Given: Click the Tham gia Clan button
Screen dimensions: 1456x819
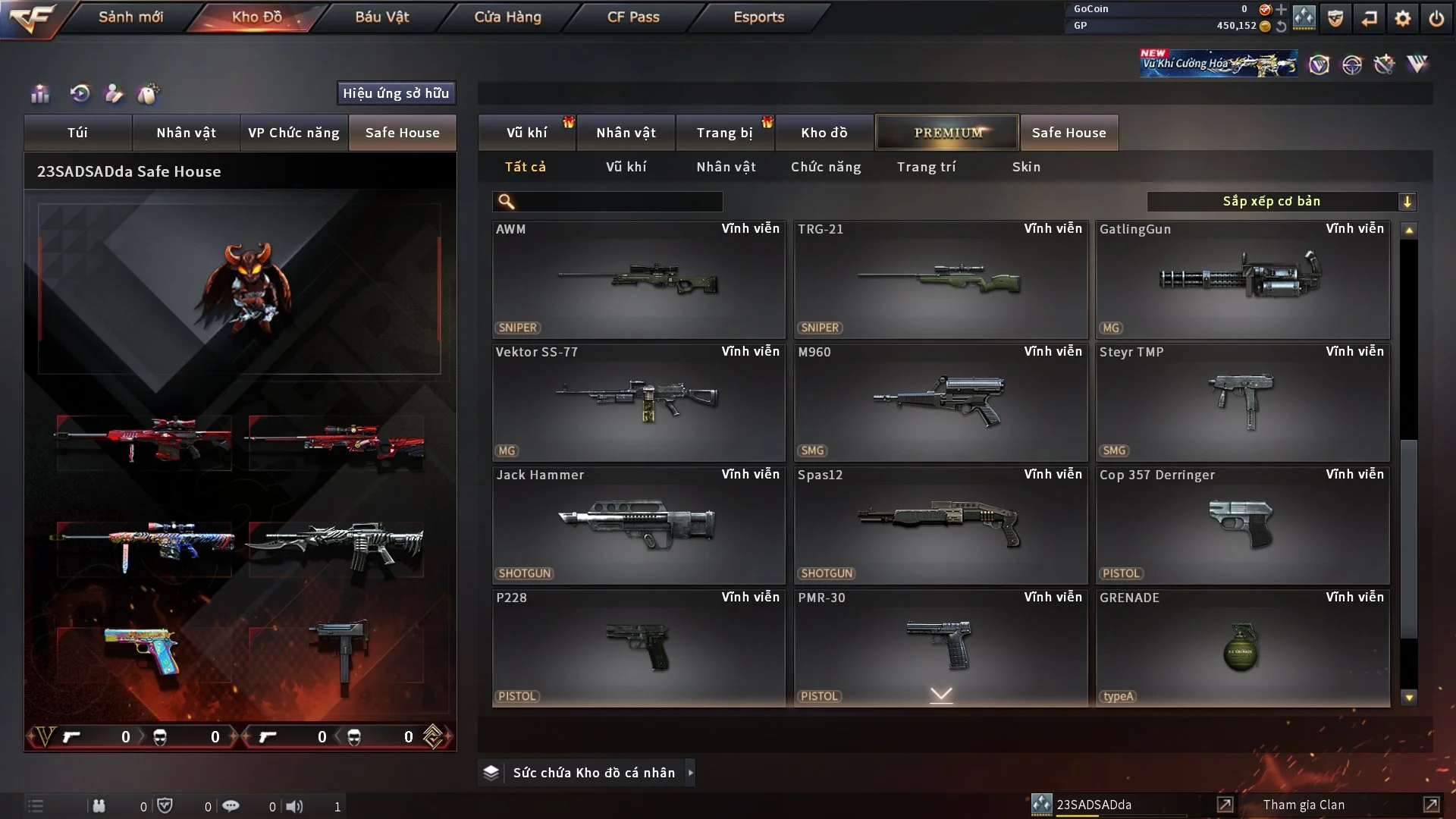Looking at the screenshot, I should [x=1304, y=805].
